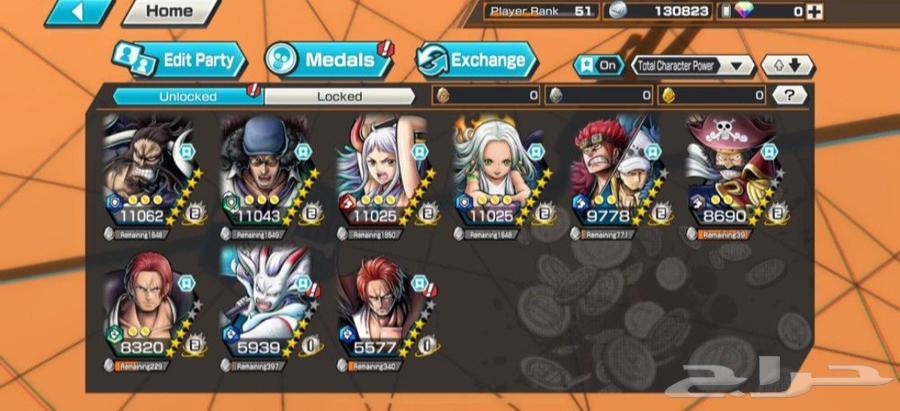The image size is (900, 411).
Task: Open the Medals menu
Action: pyautogui.click(x=326, y=60)
